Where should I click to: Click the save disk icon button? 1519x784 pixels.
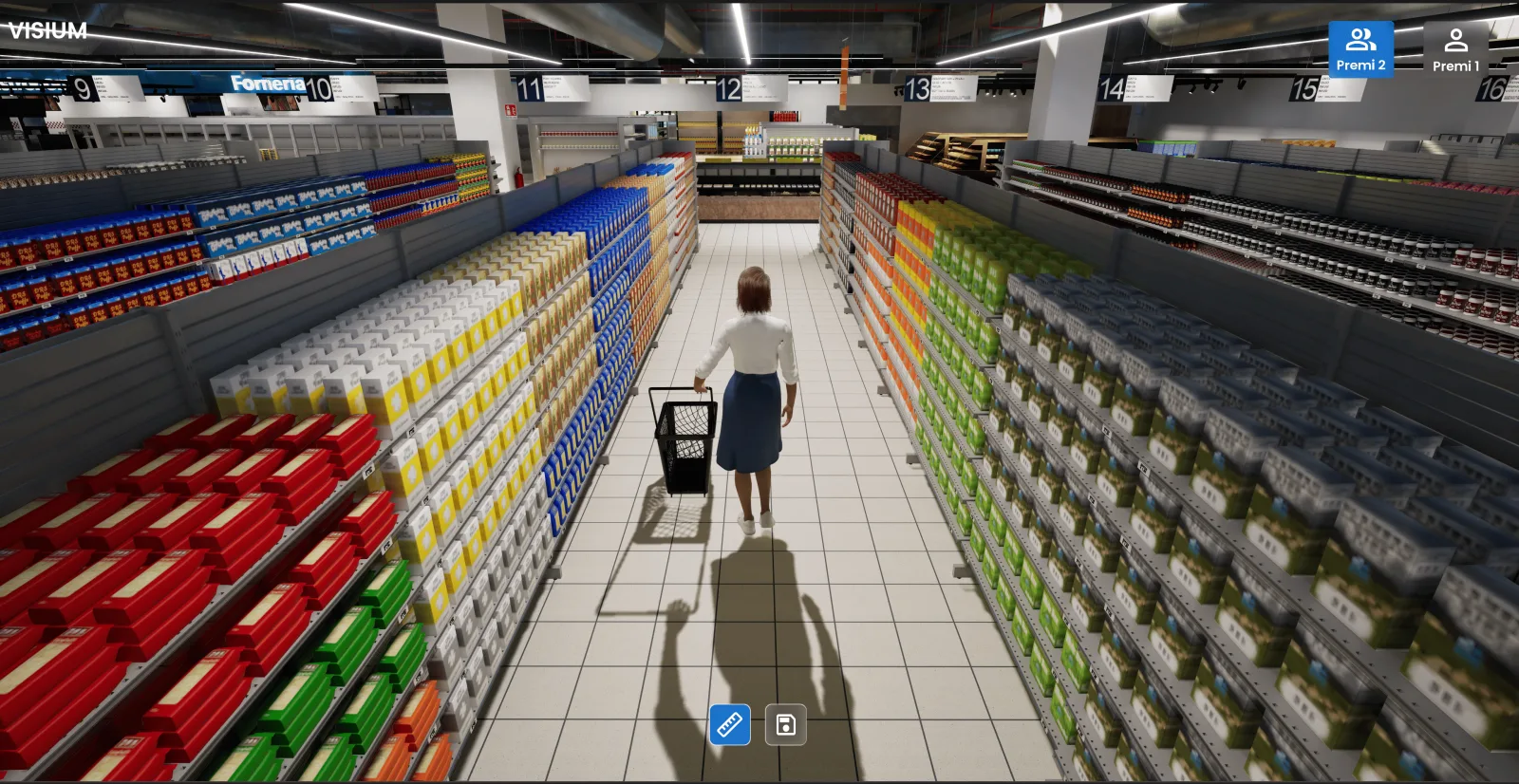pyautogui.click(x=785, y=725)
